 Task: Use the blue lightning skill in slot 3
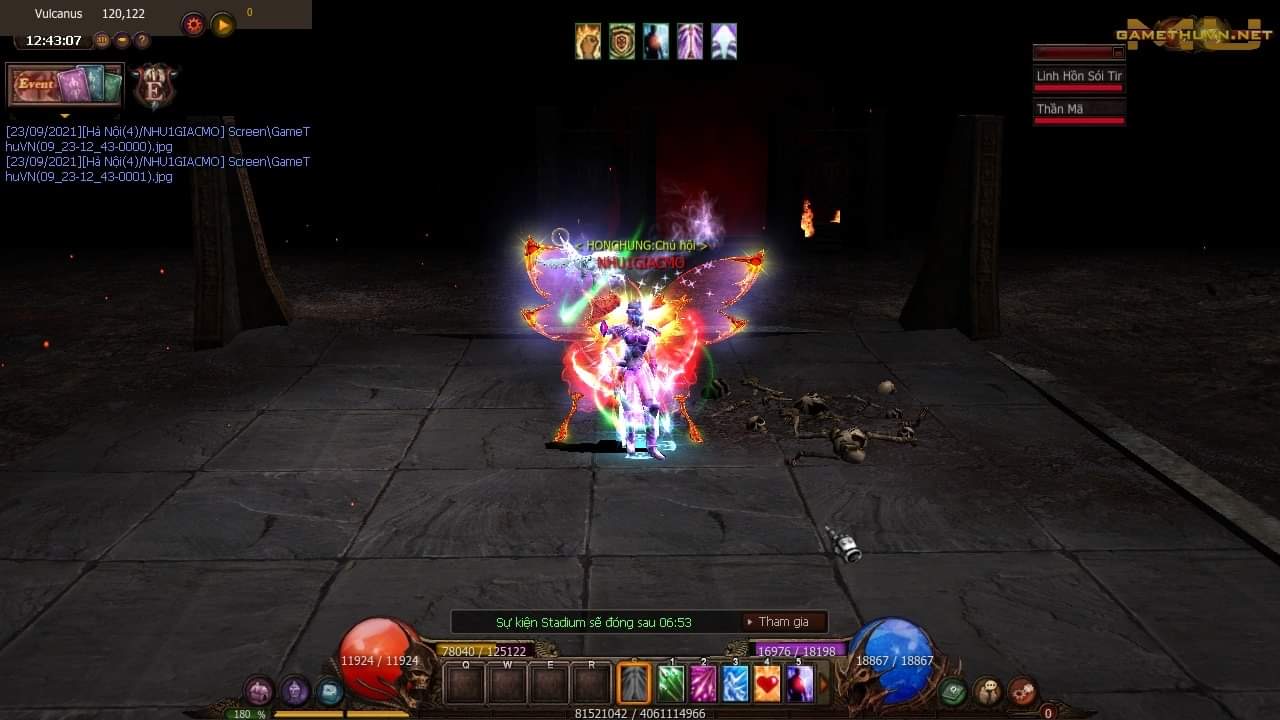coord(735,684)
